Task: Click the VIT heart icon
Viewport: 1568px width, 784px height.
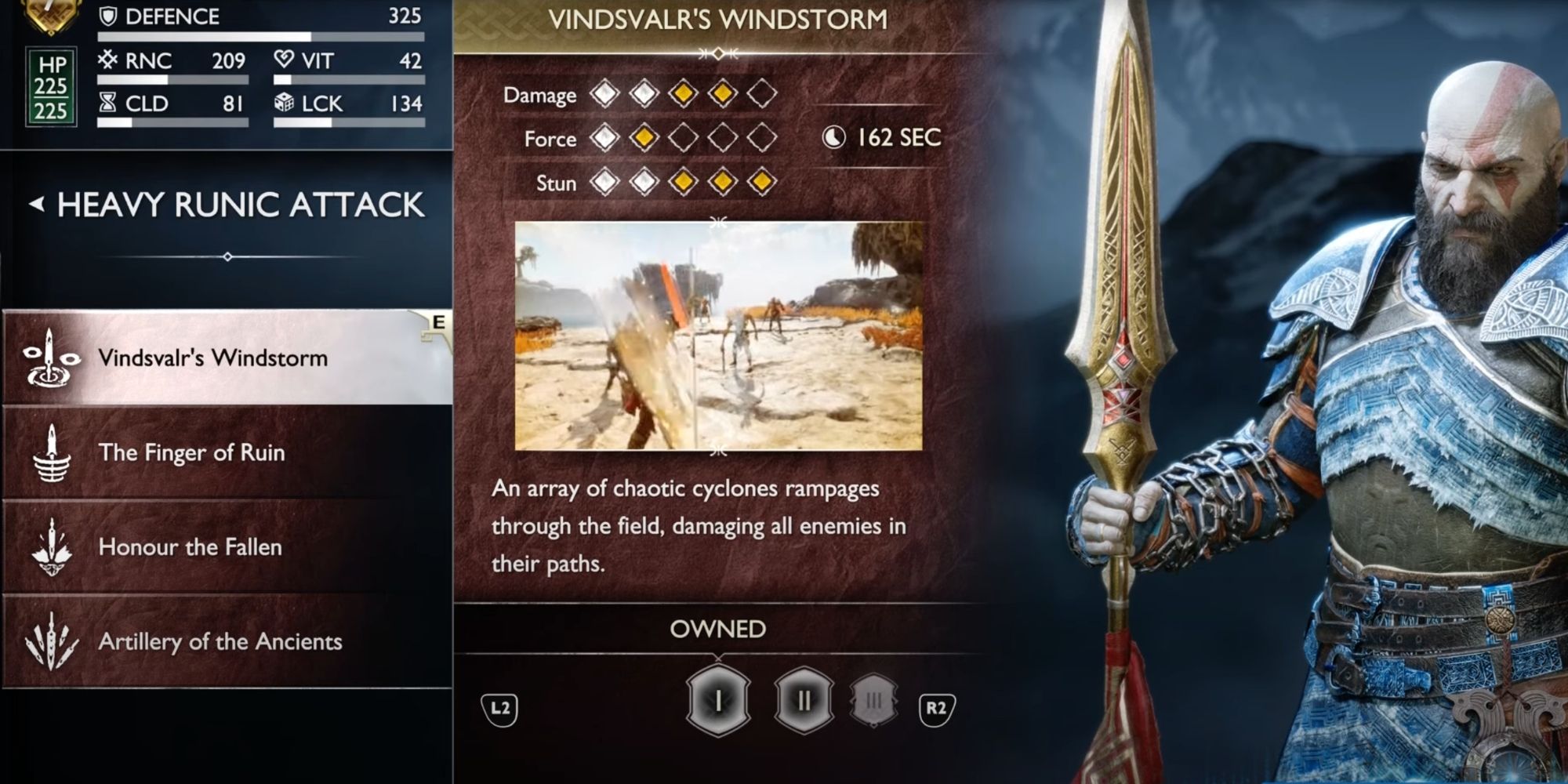Action: [285, 60]
